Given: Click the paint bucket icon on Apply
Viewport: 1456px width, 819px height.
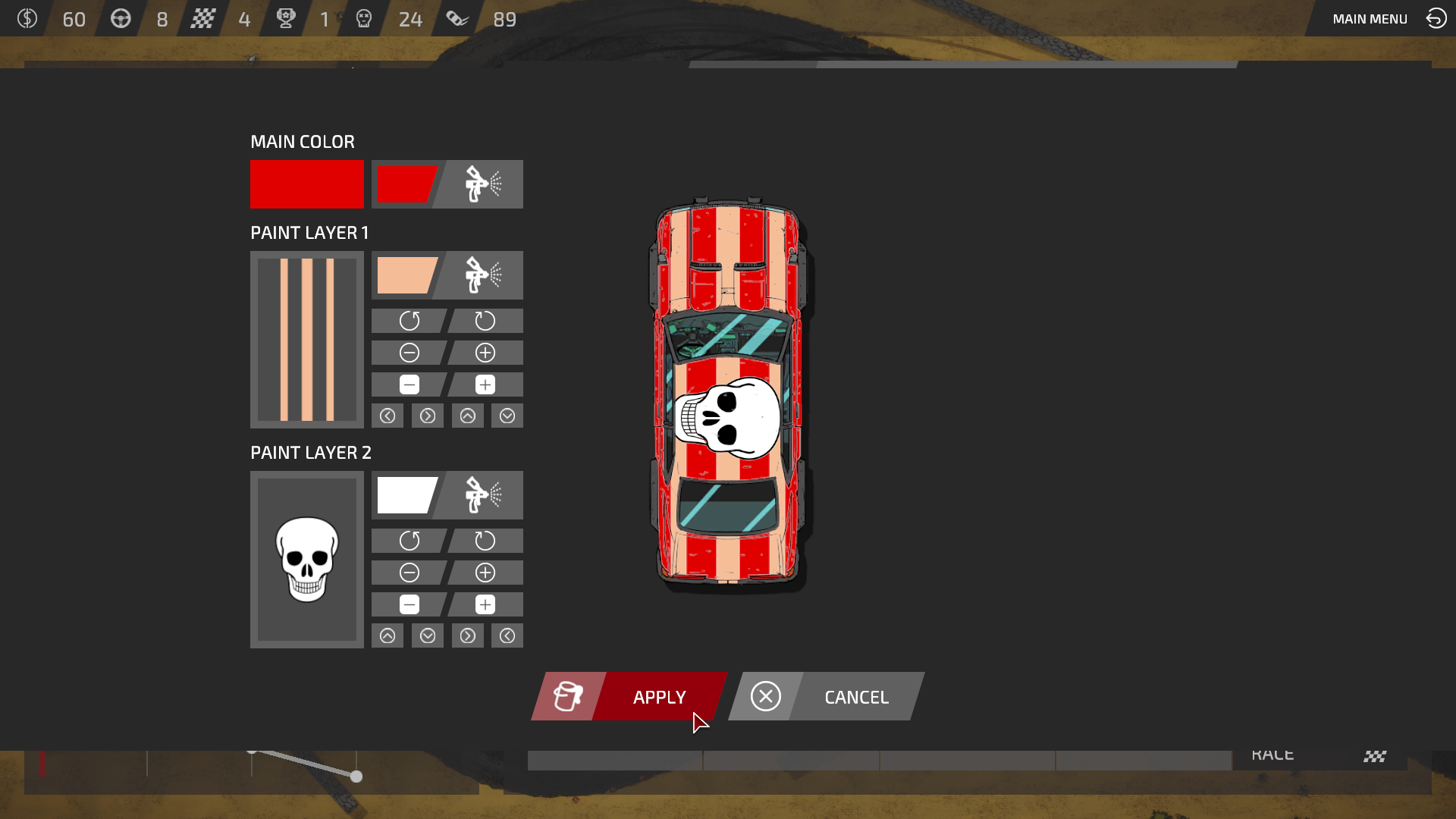Looking at the screenshot, I should pos(567,696).
